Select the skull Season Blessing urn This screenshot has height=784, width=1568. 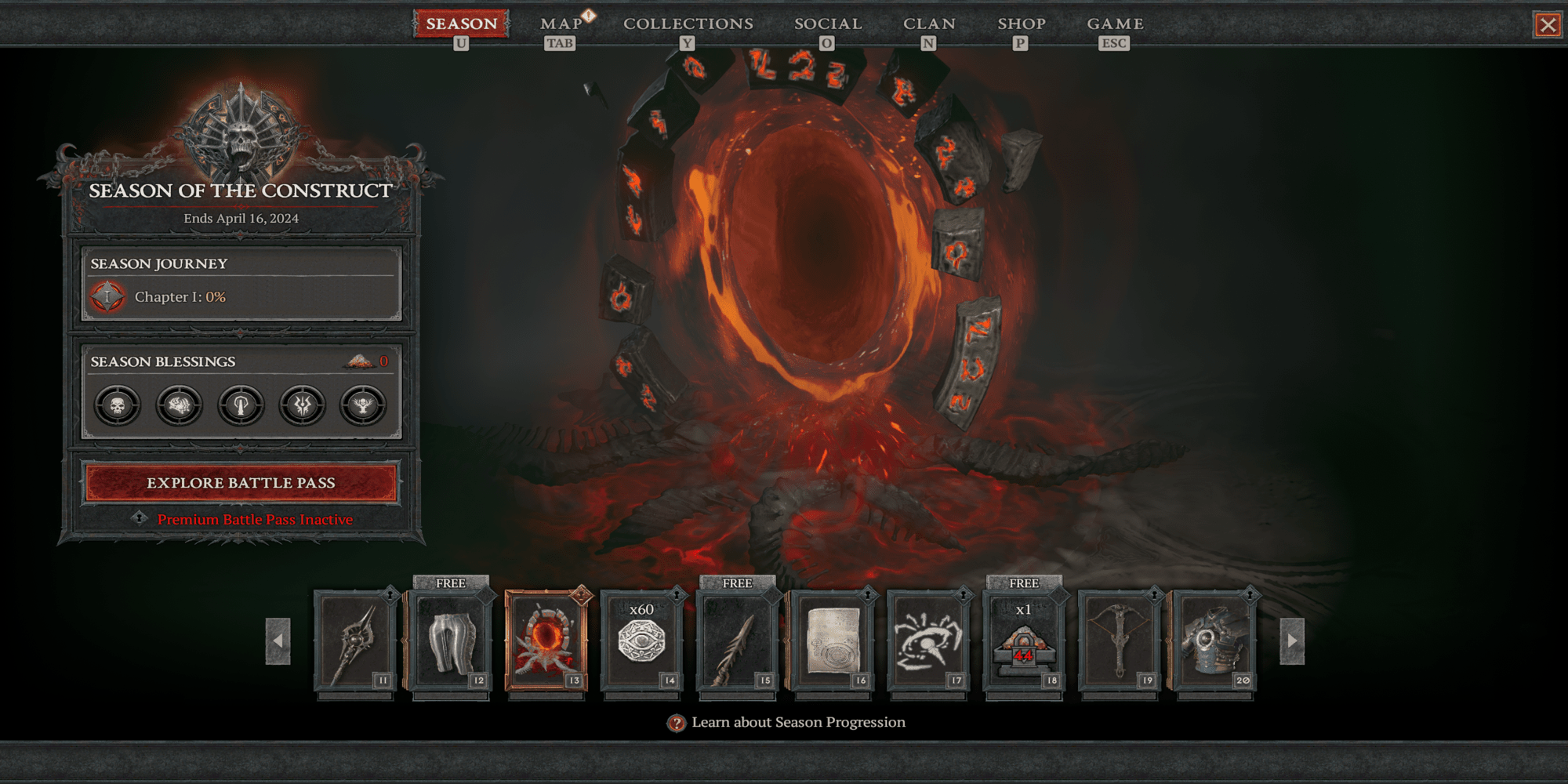[x=116, y=405]
